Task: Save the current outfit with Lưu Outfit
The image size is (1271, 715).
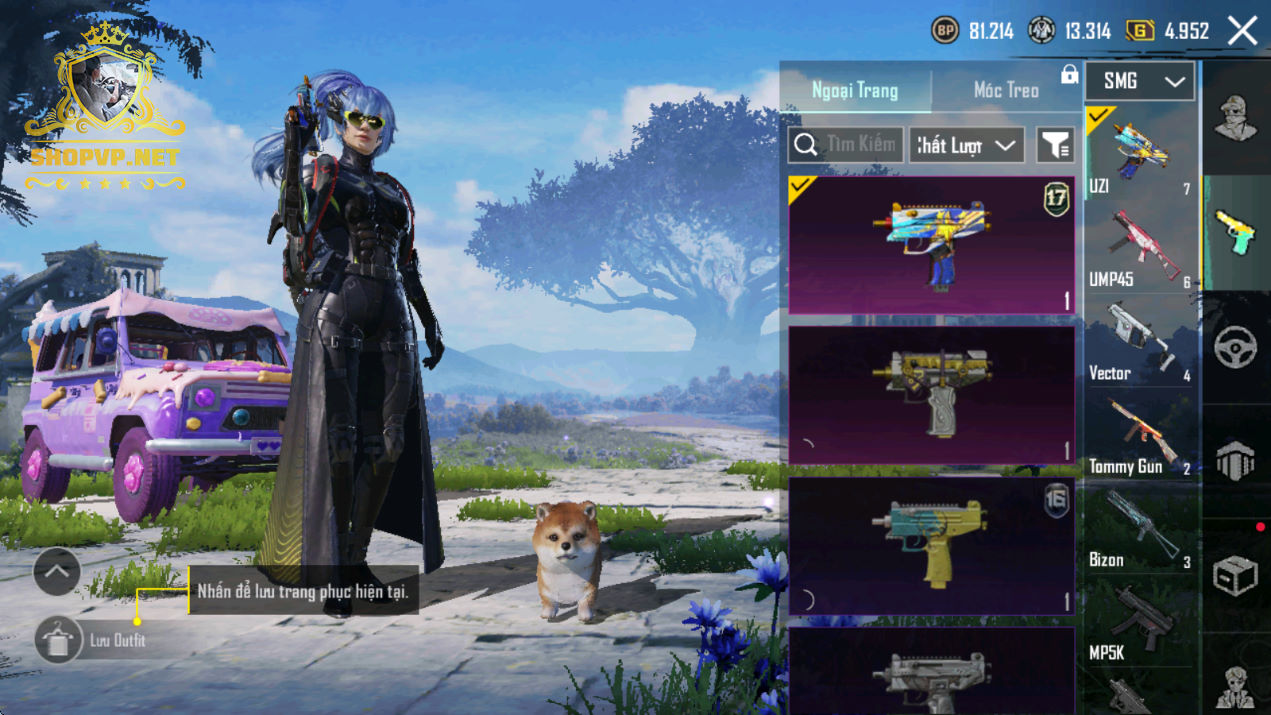Action: pyautogui.click(x=59, y=640)
